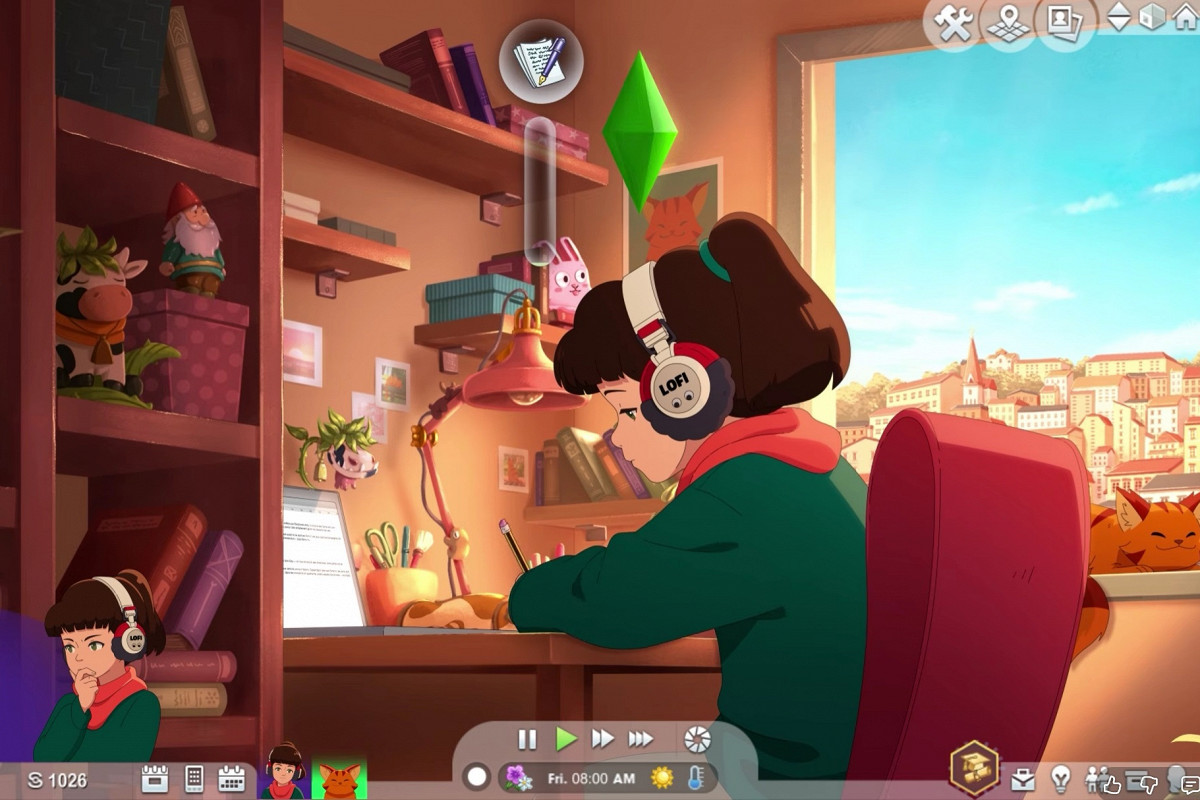Click the sun weather forecast icon
The width and height of the screenshot is (1200, 800).
[x=662, y=777]
